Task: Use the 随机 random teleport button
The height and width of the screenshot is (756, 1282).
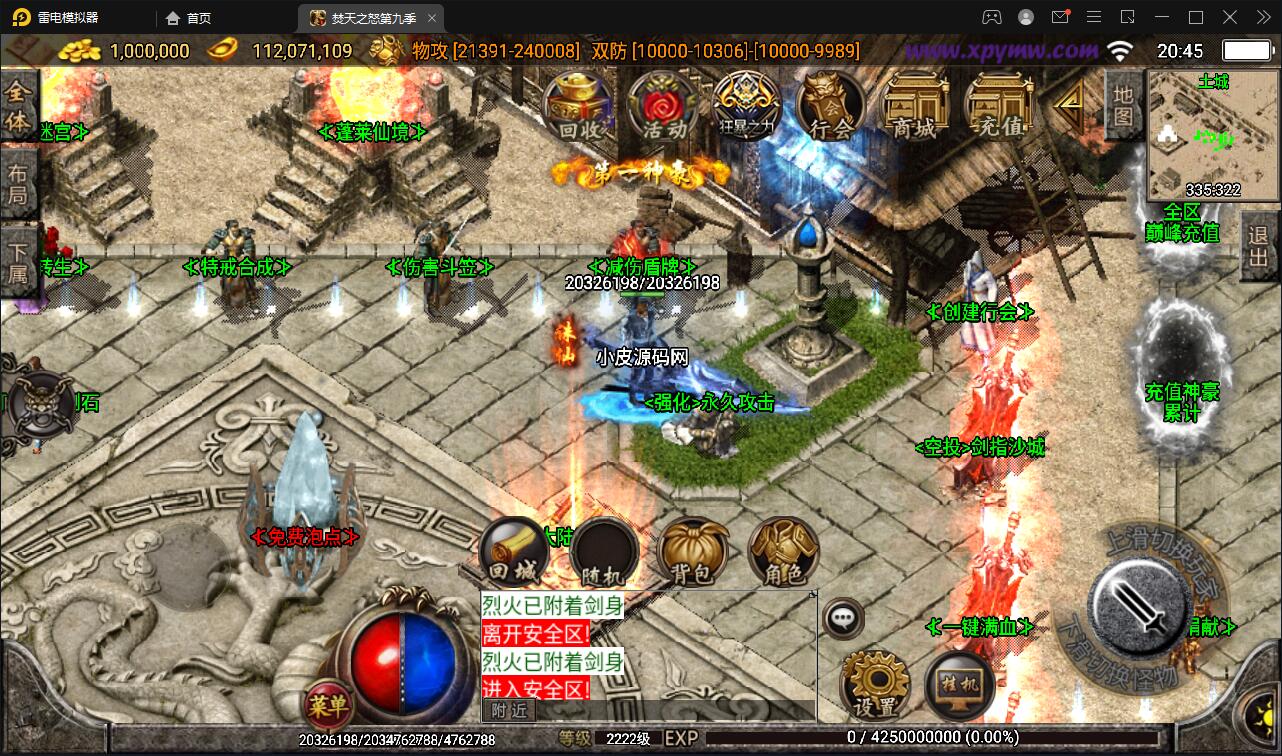Action: pyautogui.click(x=604, y=552)
